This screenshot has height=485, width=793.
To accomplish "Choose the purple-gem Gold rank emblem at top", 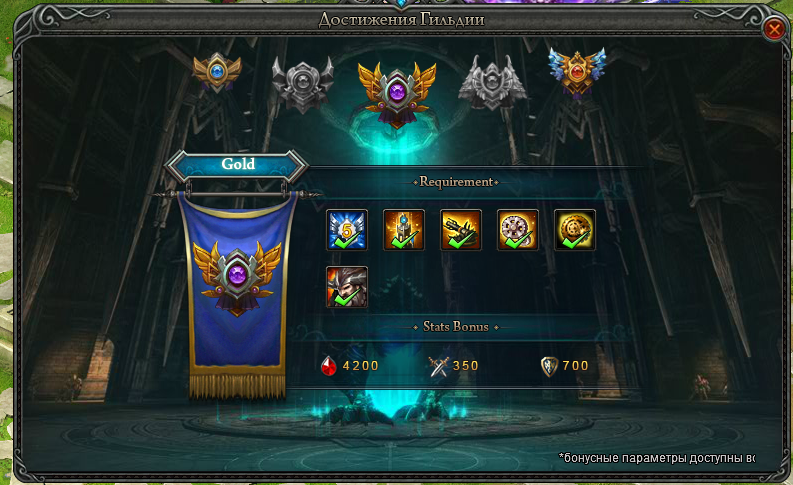I will (x=398, y=93).
